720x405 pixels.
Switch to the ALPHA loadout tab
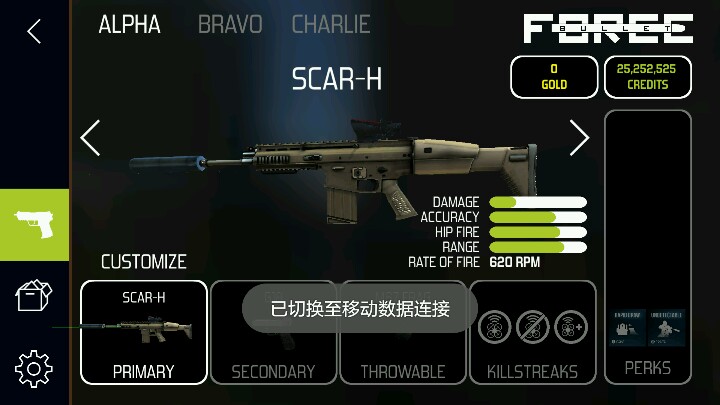point(130,25)
